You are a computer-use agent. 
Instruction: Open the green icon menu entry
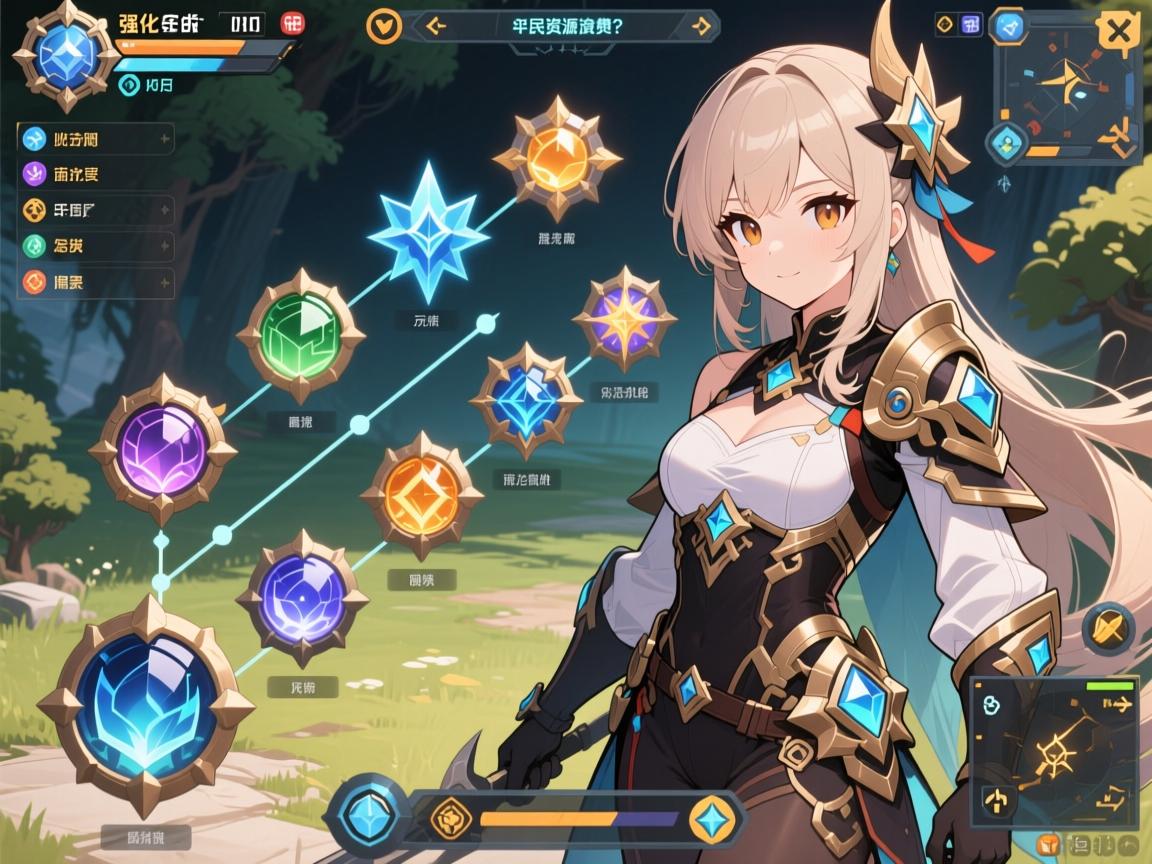(34, 246)
